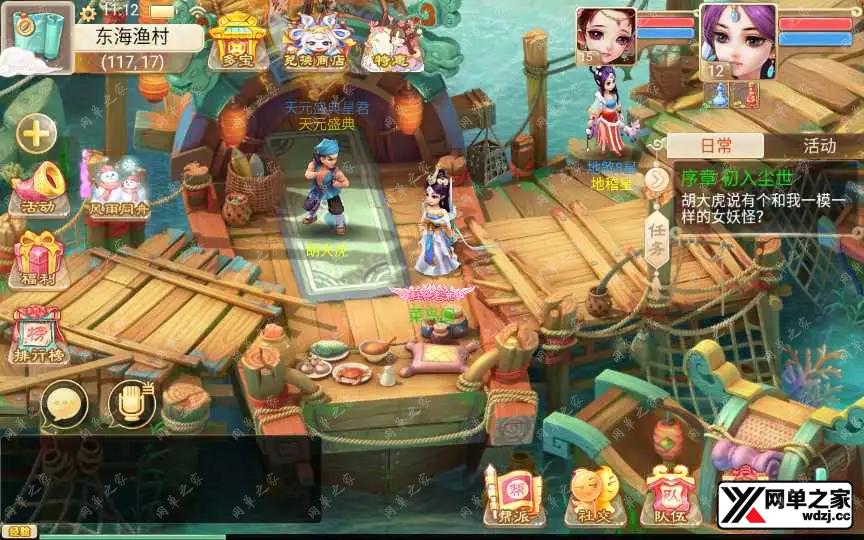This screenshot has width=864, height=540.
Task: Open the 帮派 guild menu
Action: coord(512,495)
